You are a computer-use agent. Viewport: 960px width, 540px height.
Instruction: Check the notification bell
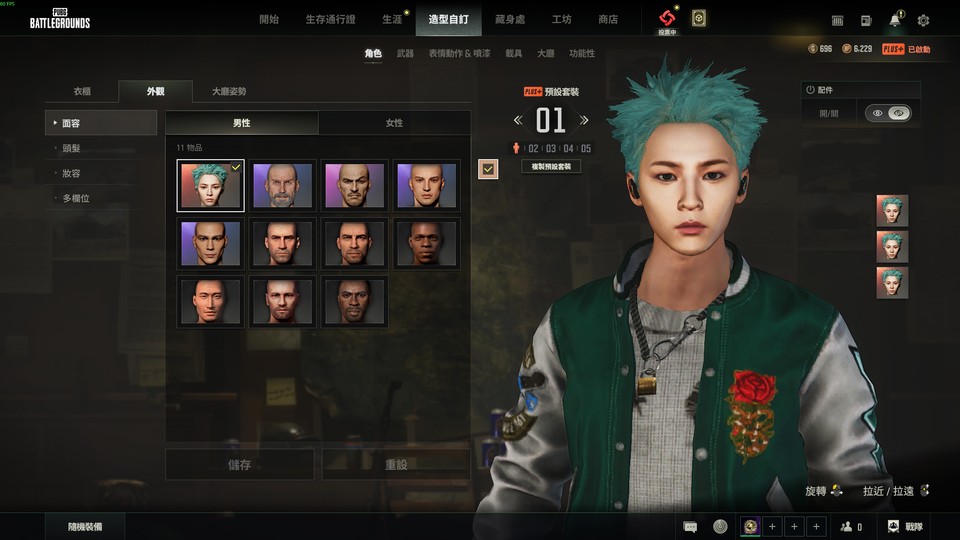[895, 20]
